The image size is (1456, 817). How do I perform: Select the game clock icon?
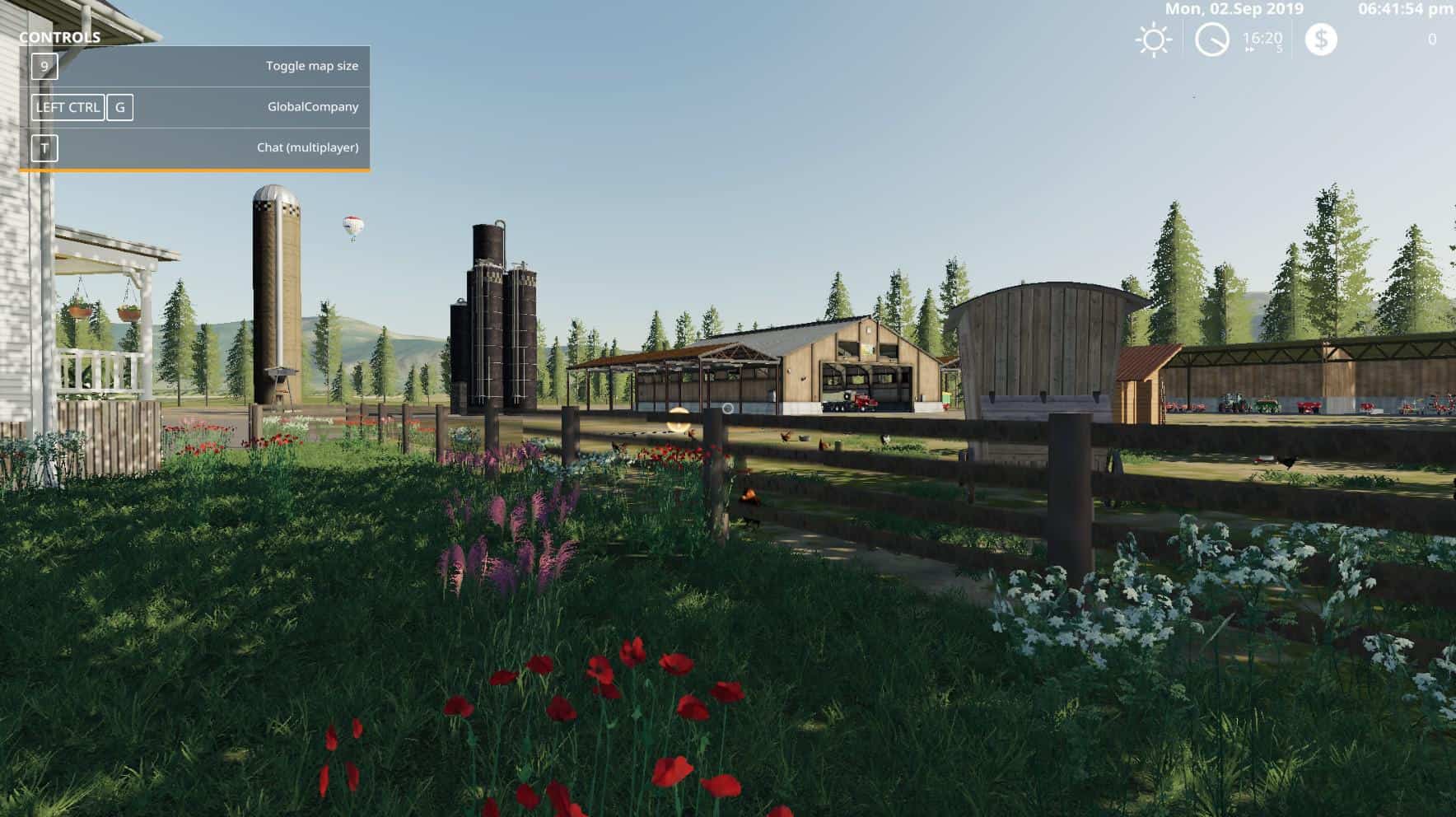1211,40
